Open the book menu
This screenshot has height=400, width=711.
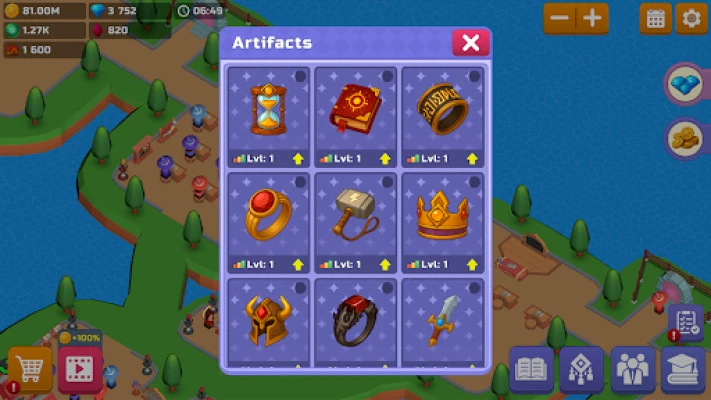(531, 370)
